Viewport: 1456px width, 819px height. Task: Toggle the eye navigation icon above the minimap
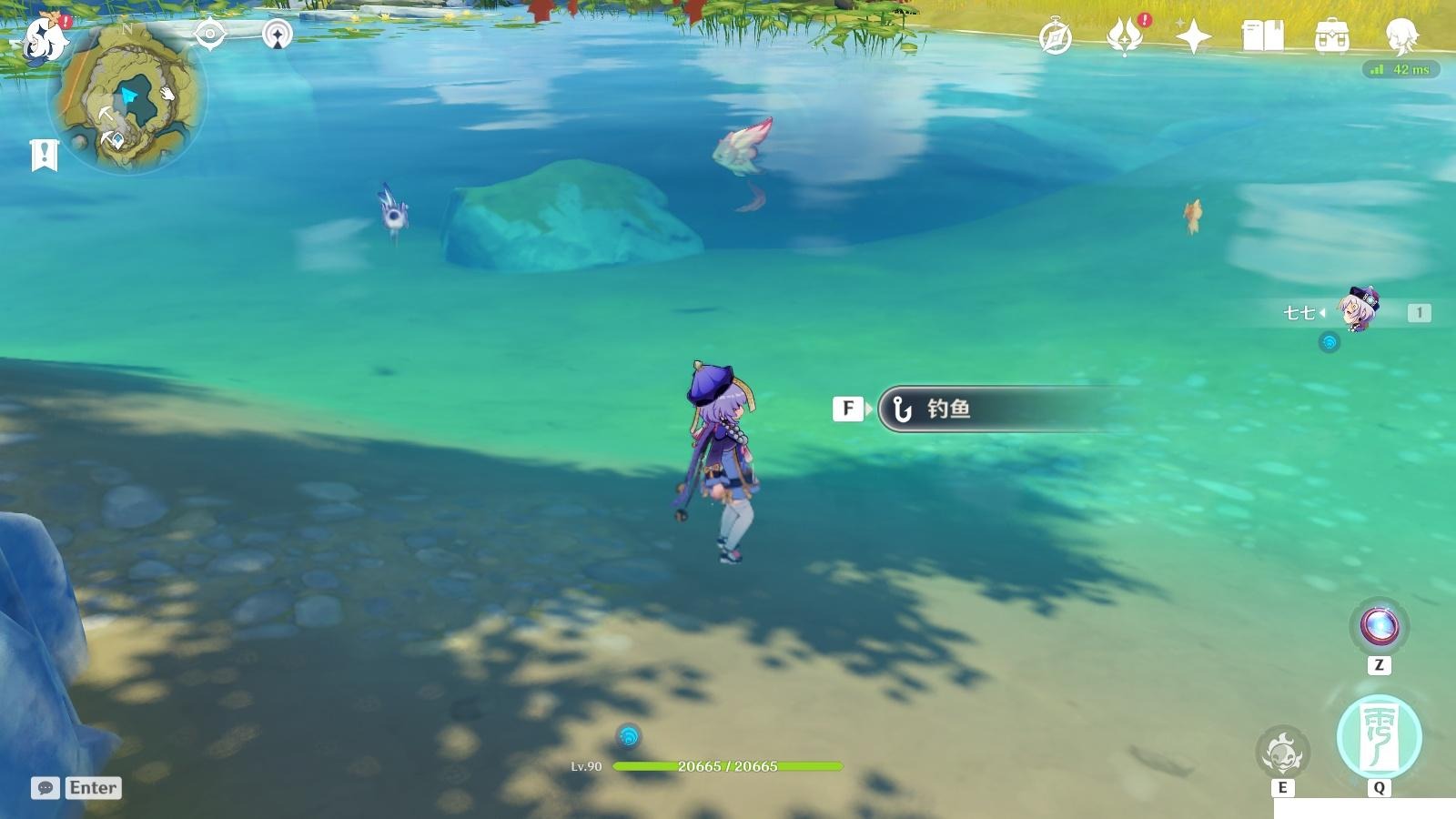pyautogui.click(x=211, y=34)
